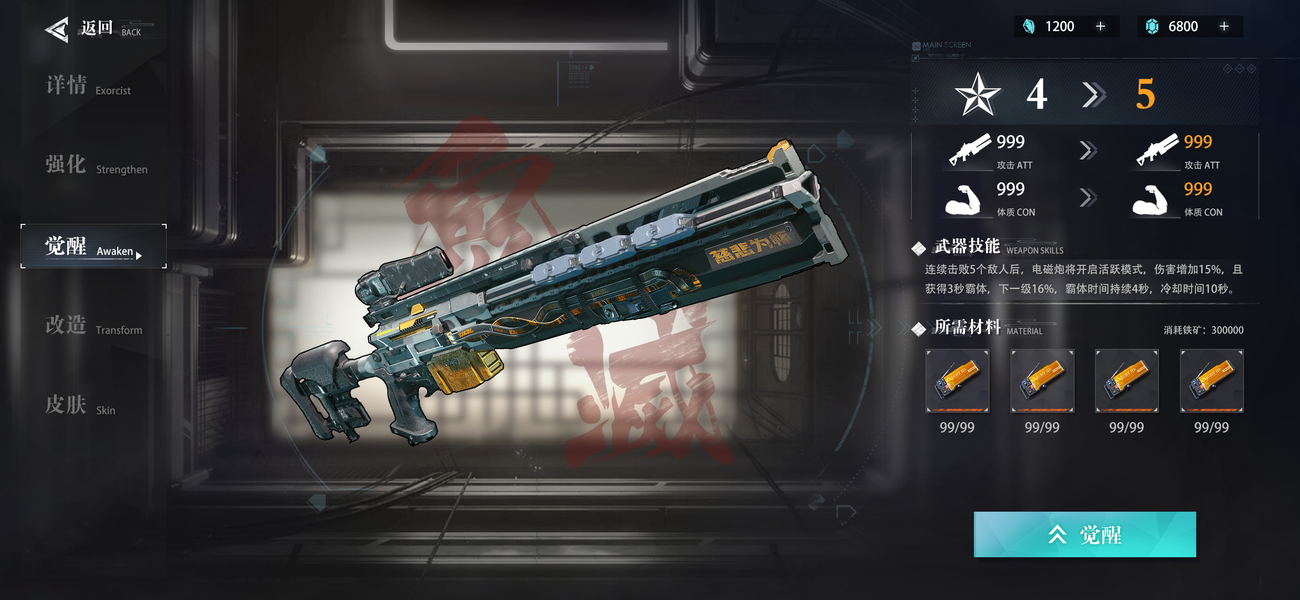Screen dimensions: 1300x600
Task: Open the 皮肤 Skin tab
Action: [80, 406]
